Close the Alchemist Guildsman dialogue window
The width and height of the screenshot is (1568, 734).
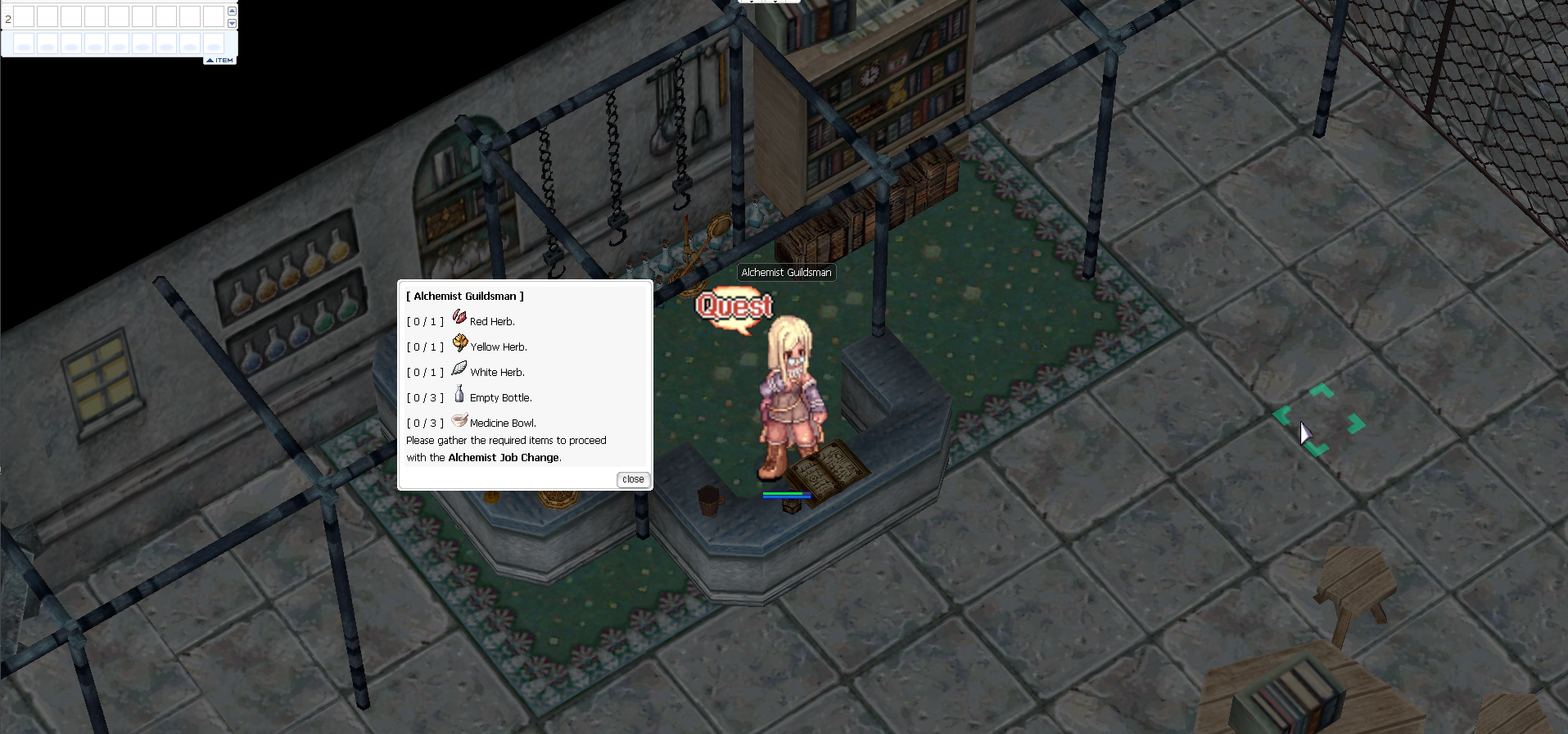tap(632, 480)
